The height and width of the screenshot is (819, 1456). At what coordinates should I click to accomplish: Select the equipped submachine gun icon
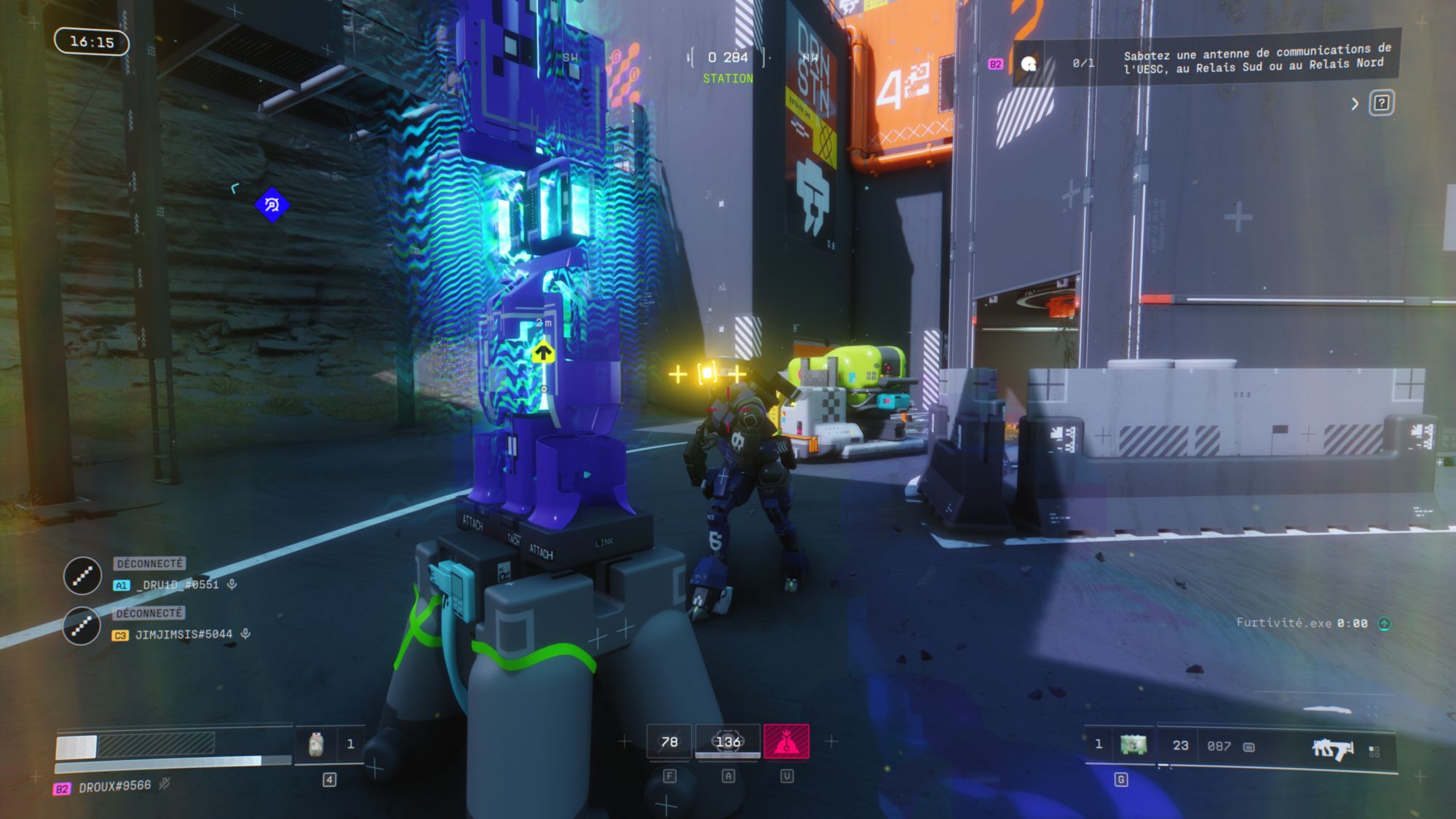coord(1332,748)
